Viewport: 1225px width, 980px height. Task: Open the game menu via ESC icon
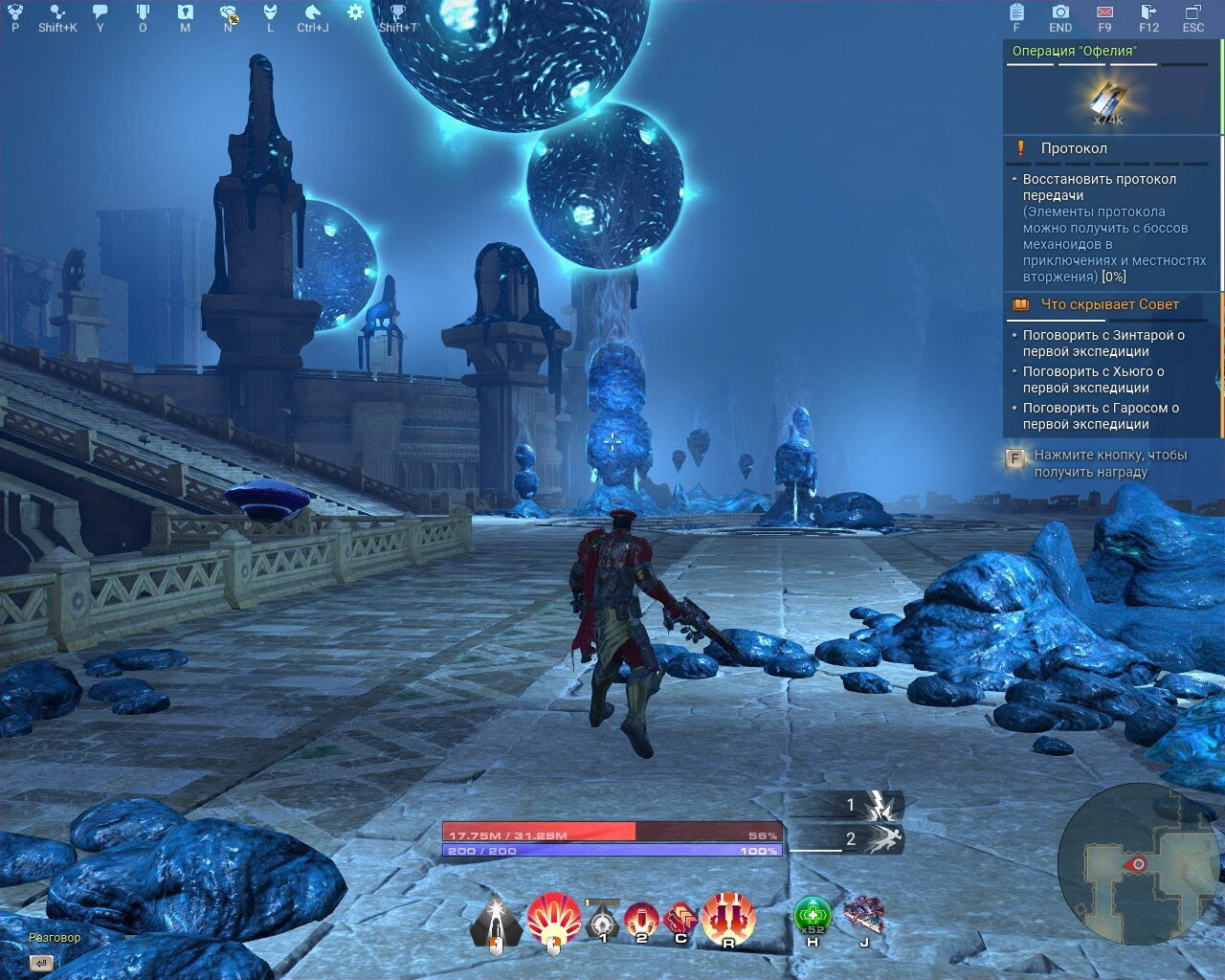click(x=1192, y=12)
